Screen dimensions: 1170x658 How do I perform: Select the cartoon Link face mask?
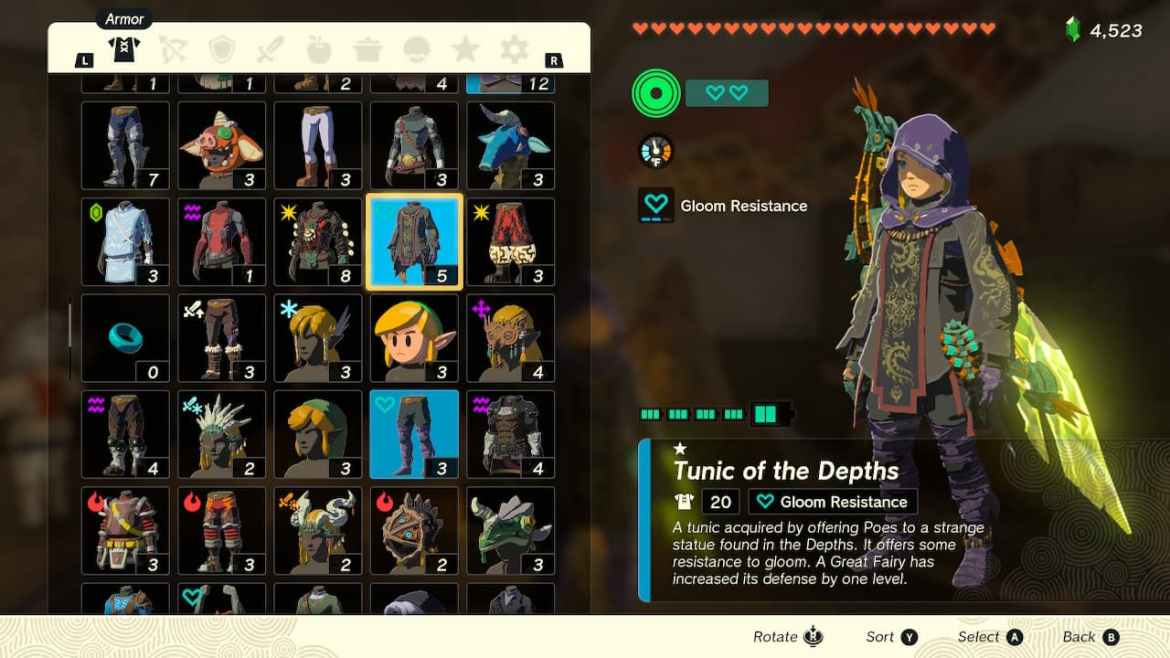pyautogui.click(x=415, y=338)
